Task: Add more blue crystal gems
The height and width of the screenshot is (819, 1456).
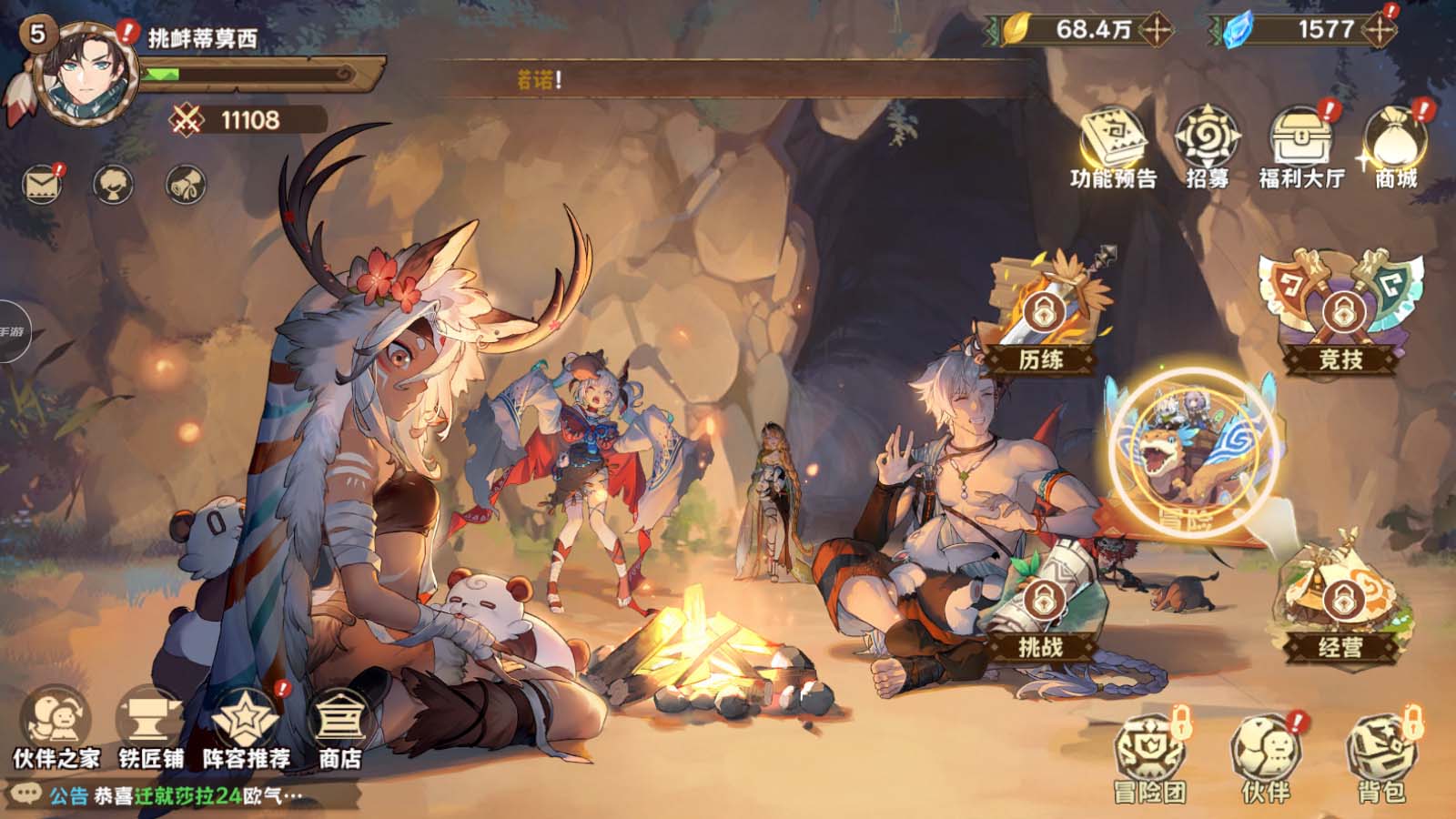Action: point(1379,30)
